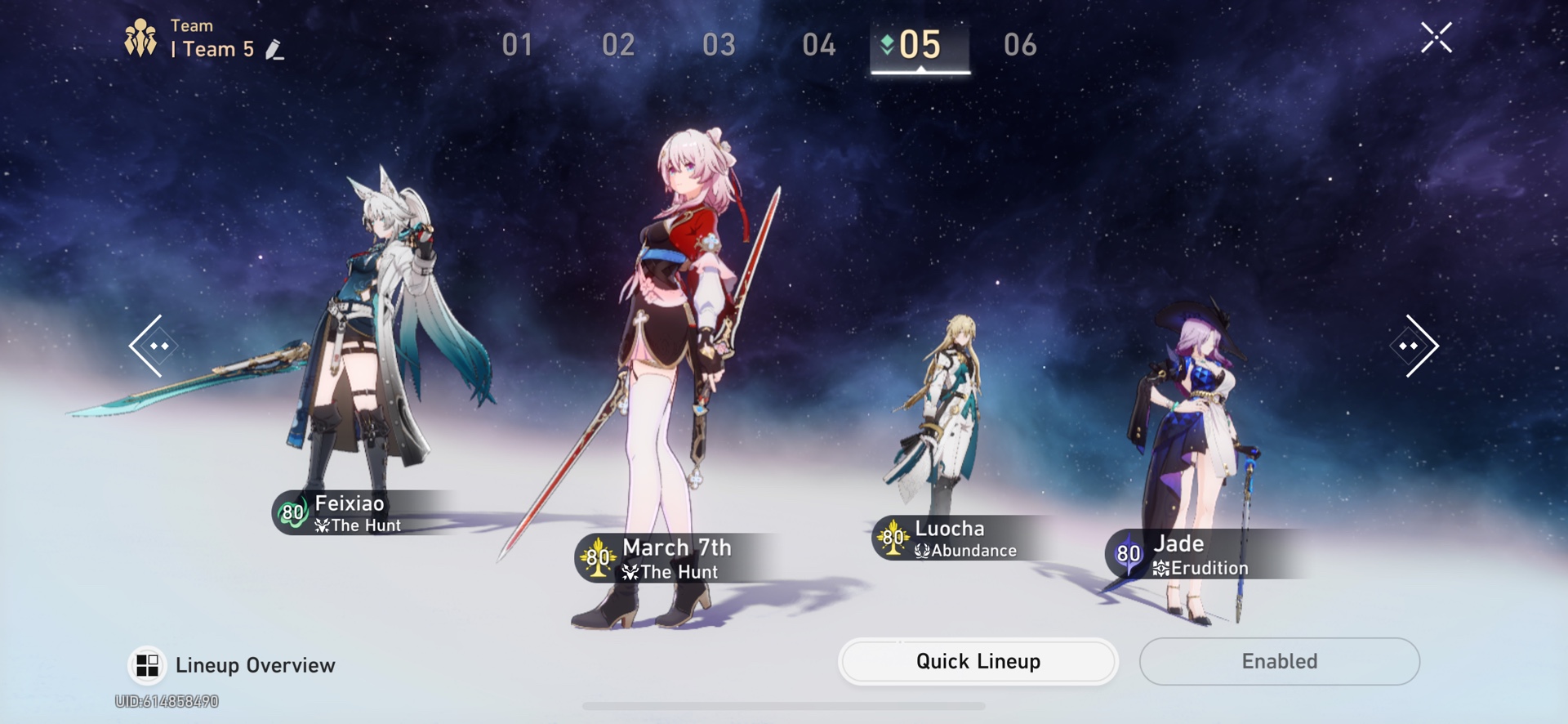Click the Erudition path icon under Jade

(x=1160, y=569)
